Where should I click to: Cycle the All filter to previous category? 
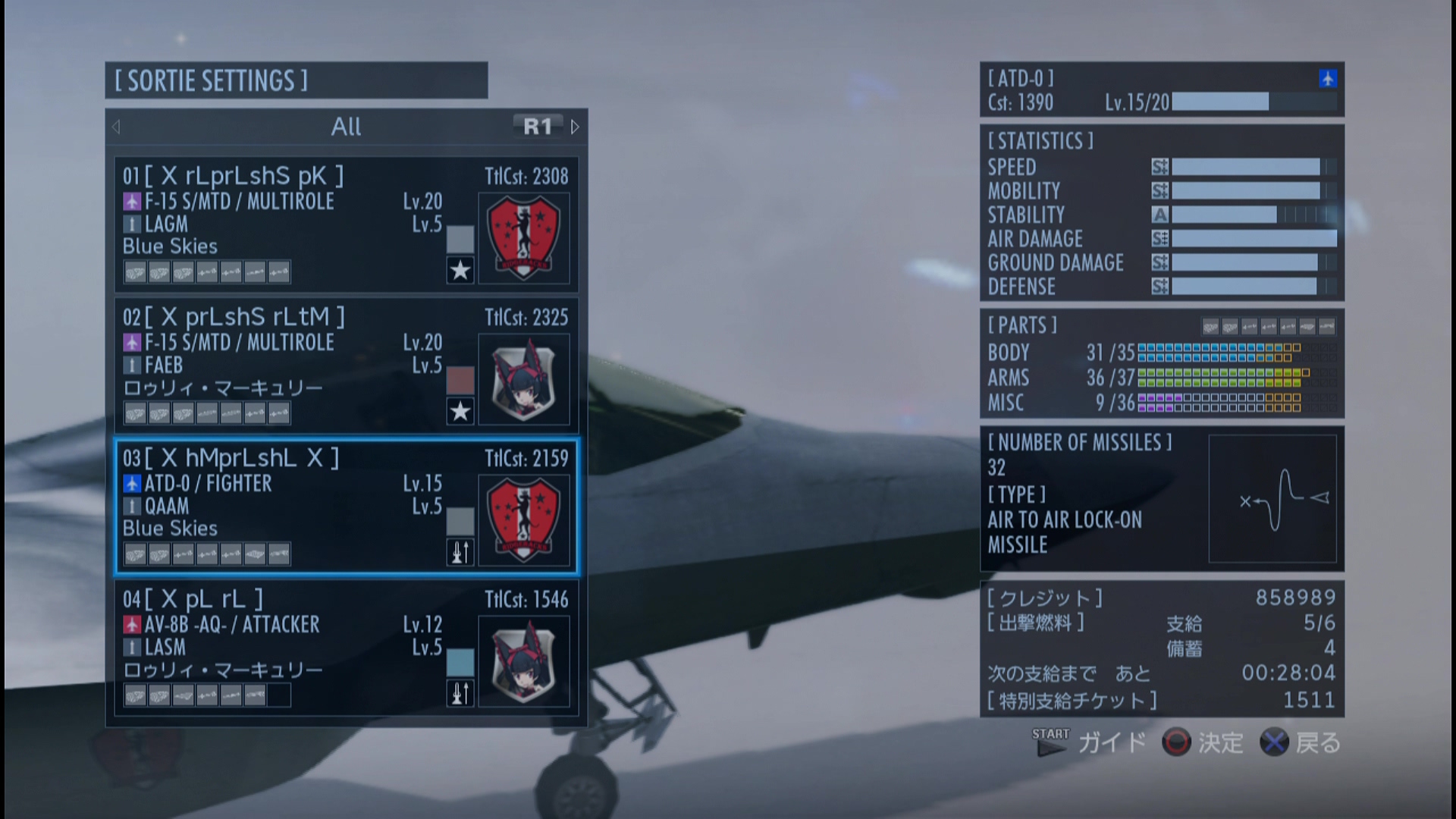pos(116,127)
